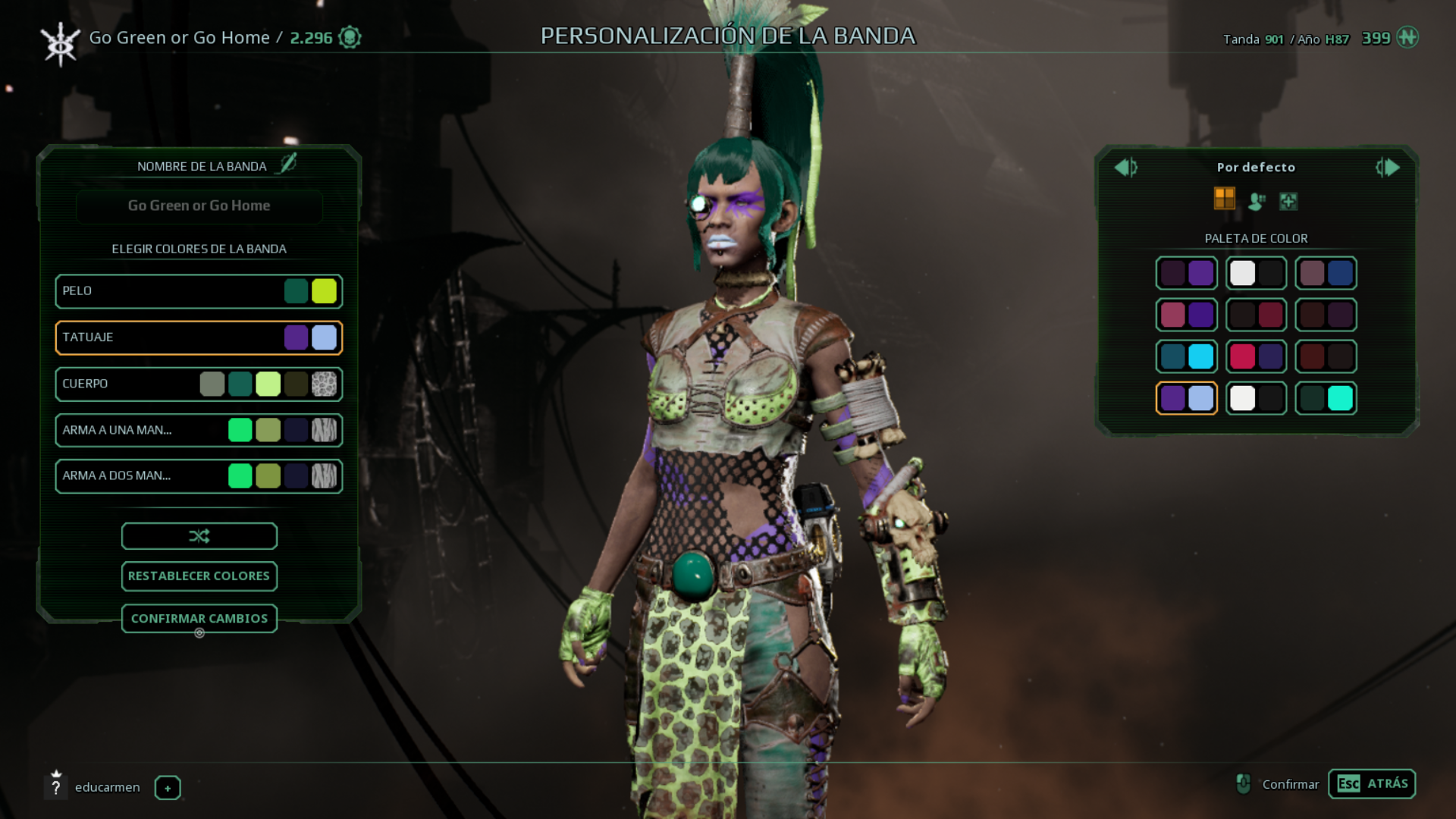Go to previous palette set arrow
Viewport: 1456px width, 819px height.
click(x=1125, y=168)
